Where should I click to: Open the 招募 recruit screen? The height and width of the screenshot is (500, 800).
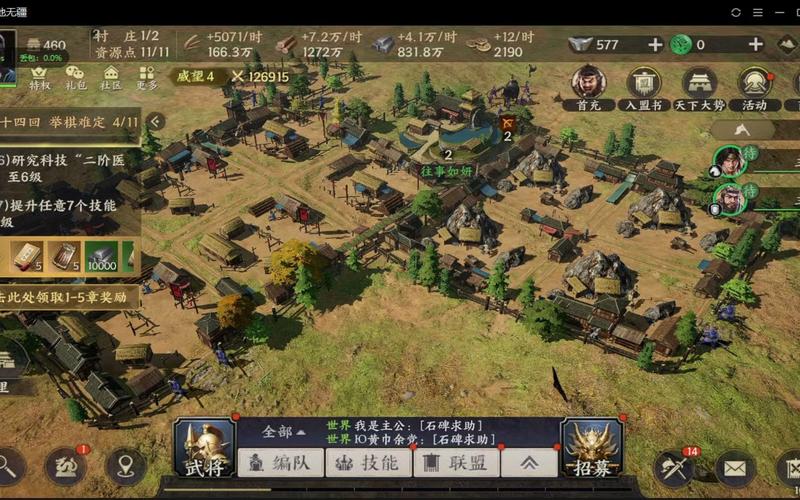tap(592, 448)
